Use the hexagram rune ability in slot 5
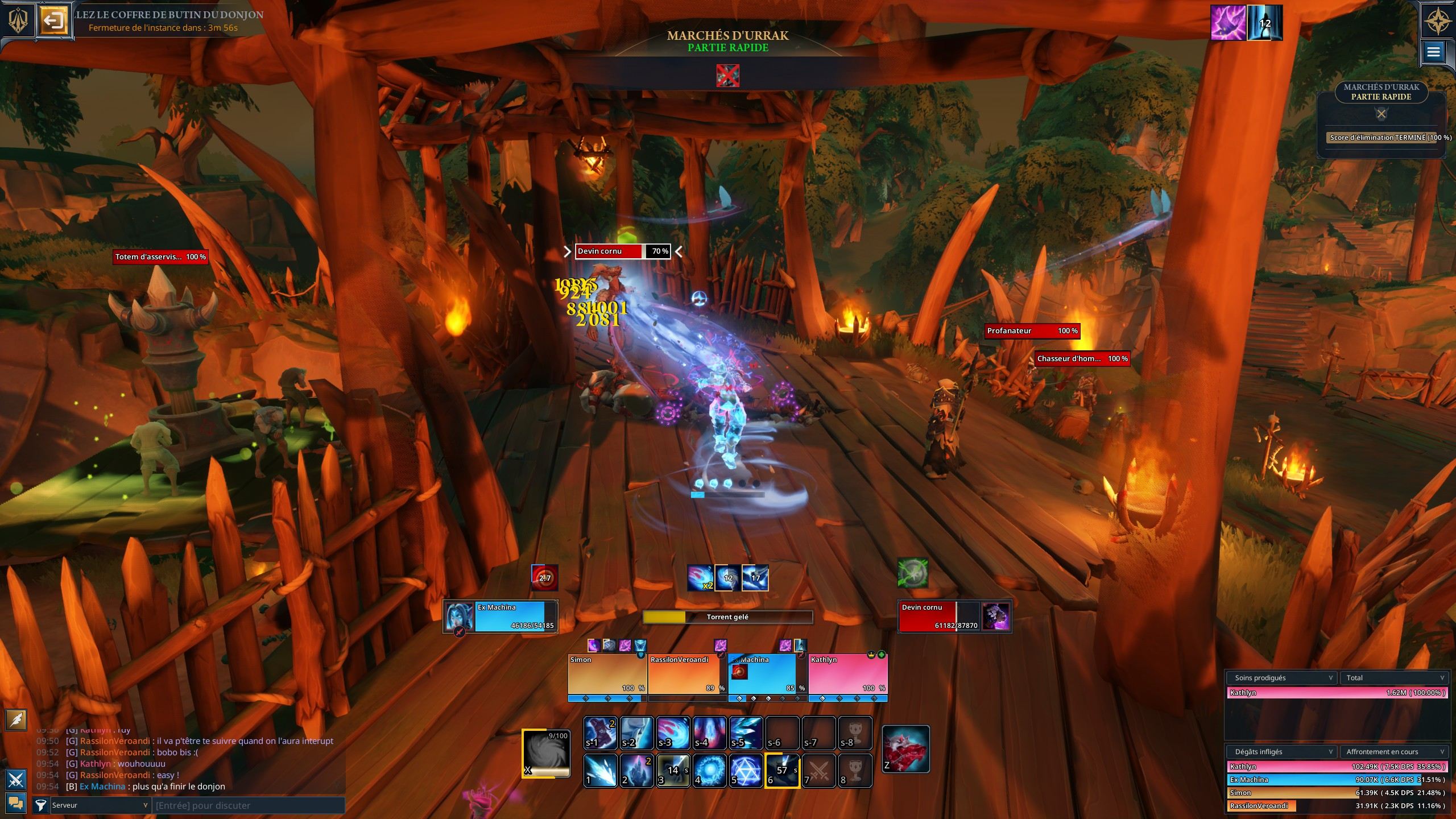This screenshot has width=1456, height=819. tap(746, 770)
